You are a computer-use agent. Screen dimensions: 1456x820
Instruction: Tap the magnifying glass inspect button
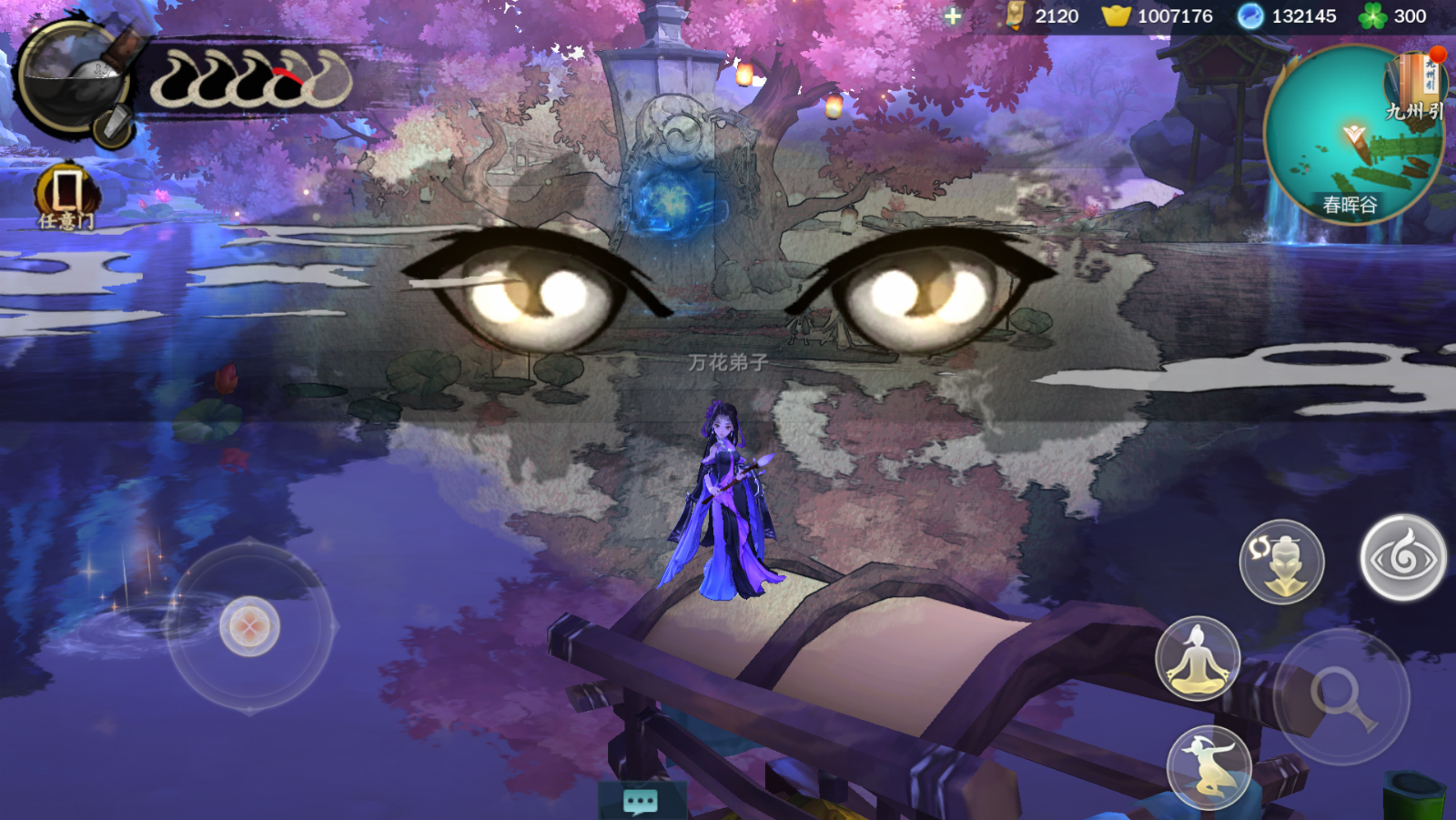[1342, 697]
